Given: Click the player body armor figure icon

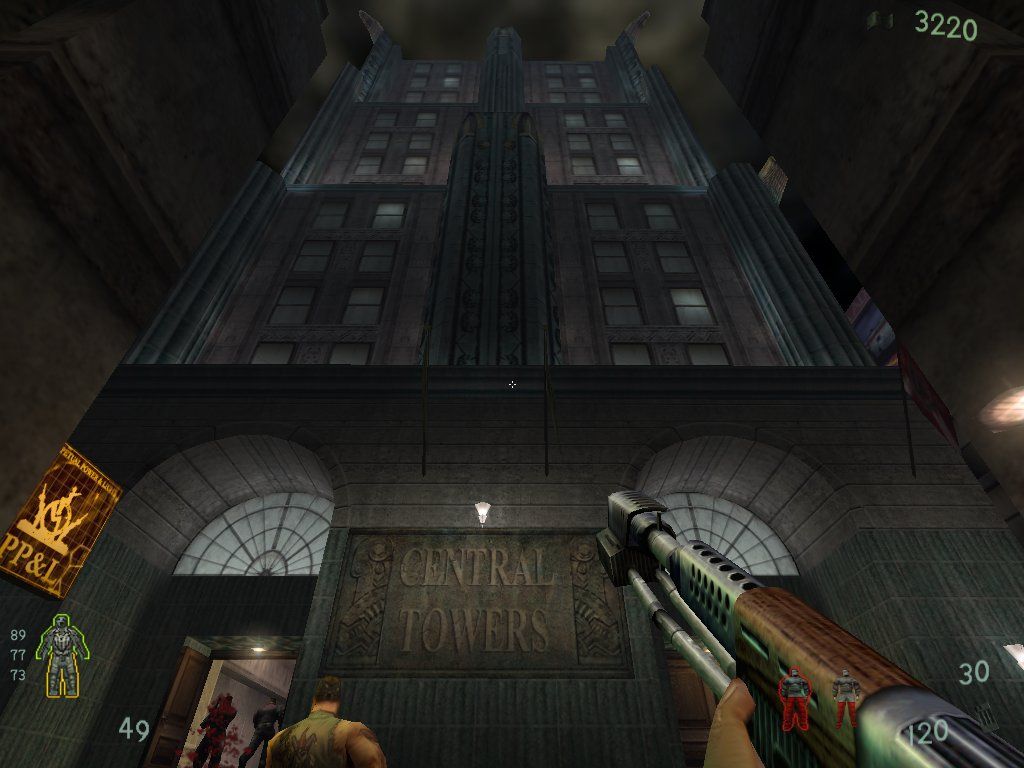Looking at the screenshot, I should 60,654.
